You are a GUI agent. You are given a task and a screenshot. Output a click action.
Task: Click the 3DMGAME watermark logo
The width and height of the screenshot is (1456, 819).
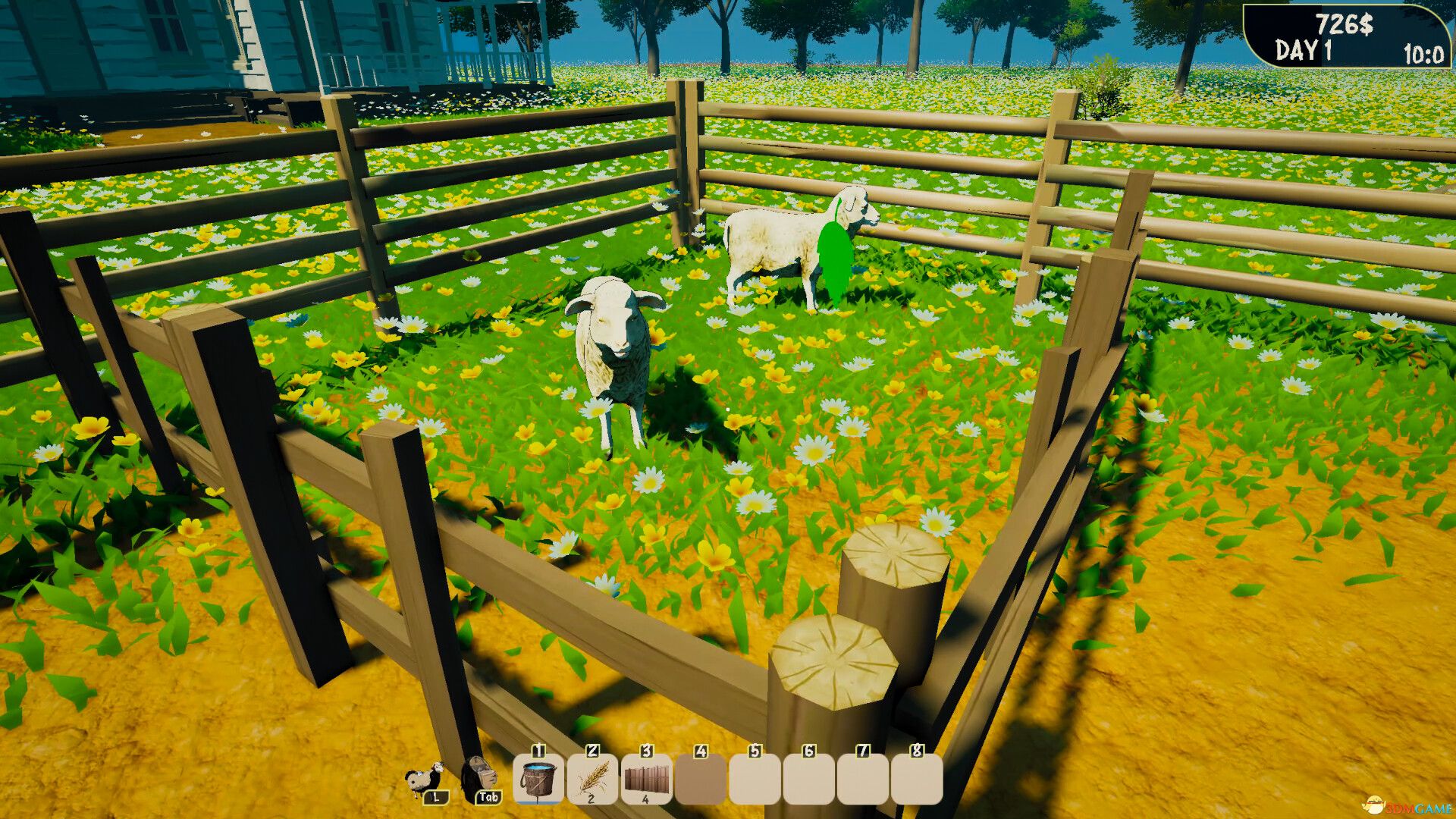click(1406, 807)
